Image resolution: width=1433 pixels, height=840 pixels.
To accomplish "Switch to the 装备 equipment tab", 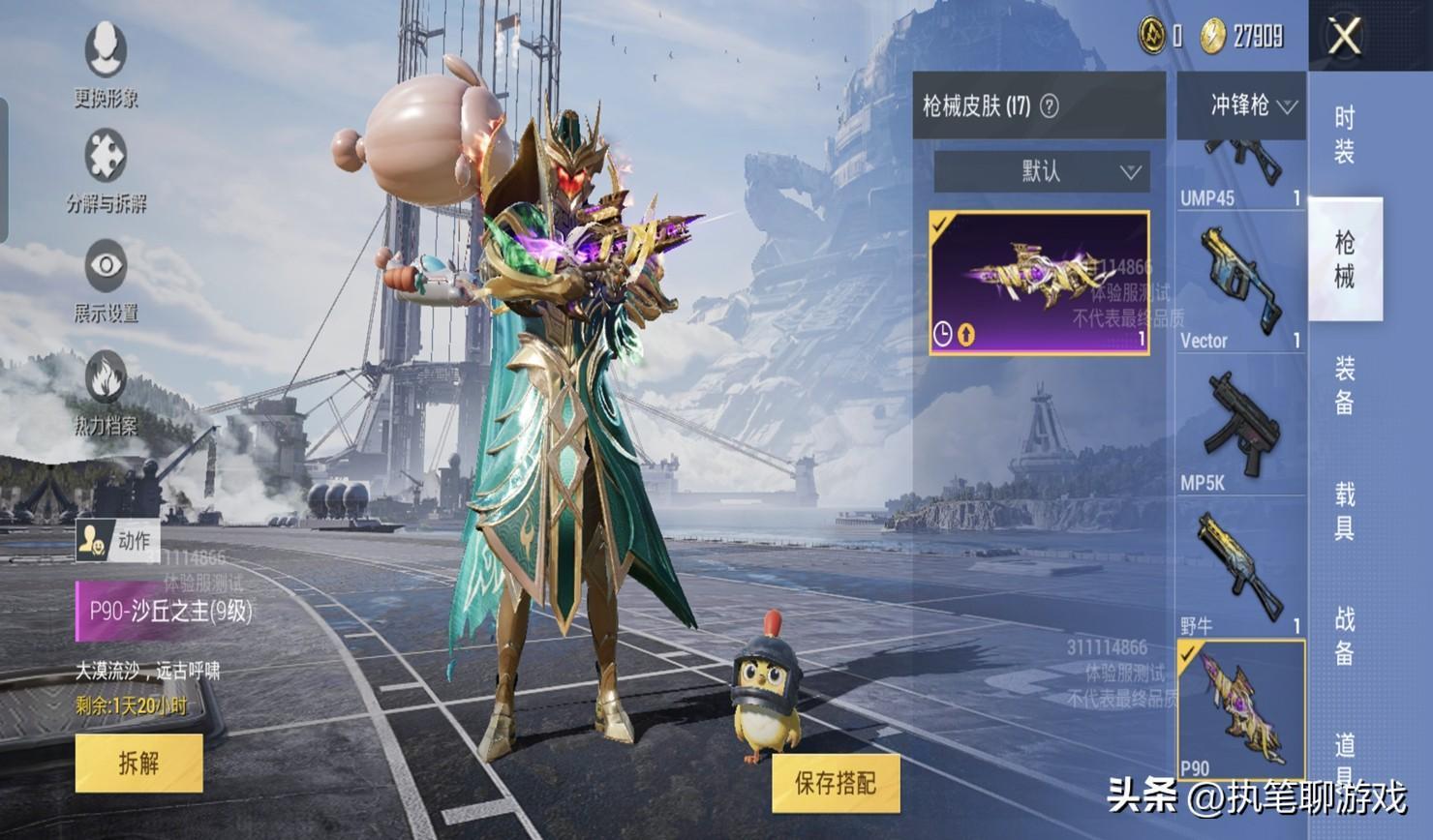I will 1345,384.
